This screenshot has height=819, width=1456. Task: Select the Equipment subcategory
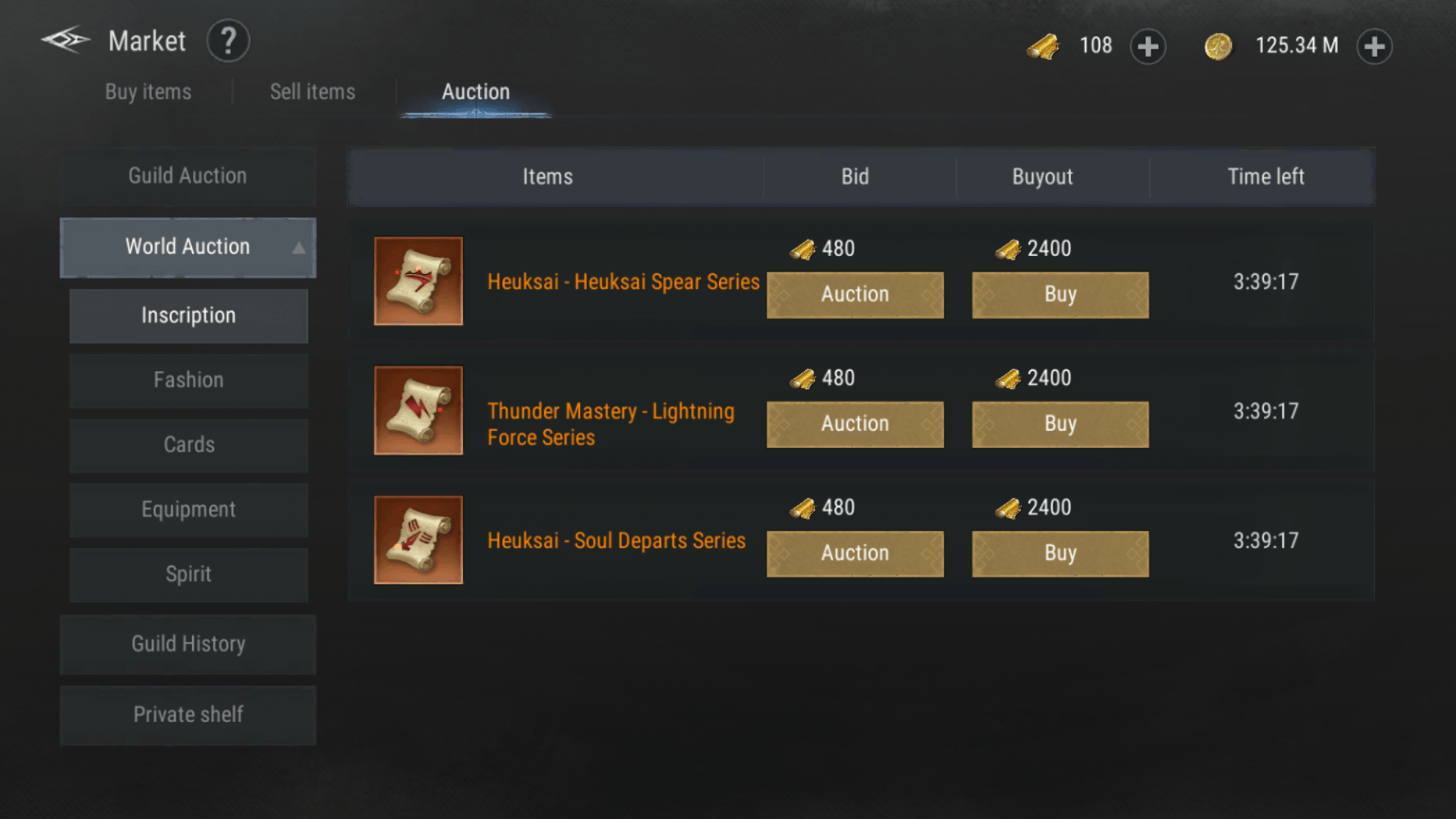pyautogui.click(x=189, y=510)
